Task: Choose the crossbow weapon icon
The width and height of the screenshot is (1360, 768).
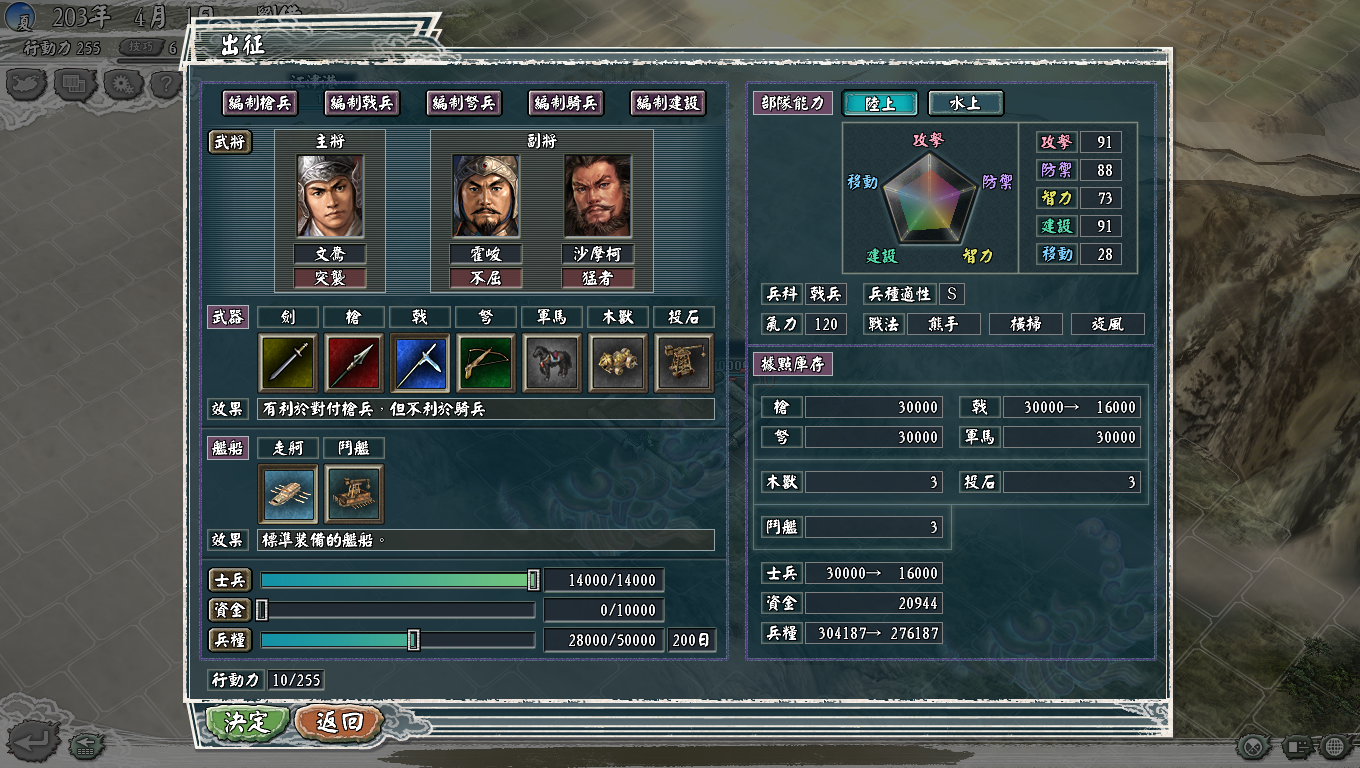Action: pyautogui.click(x=486, y=362)
